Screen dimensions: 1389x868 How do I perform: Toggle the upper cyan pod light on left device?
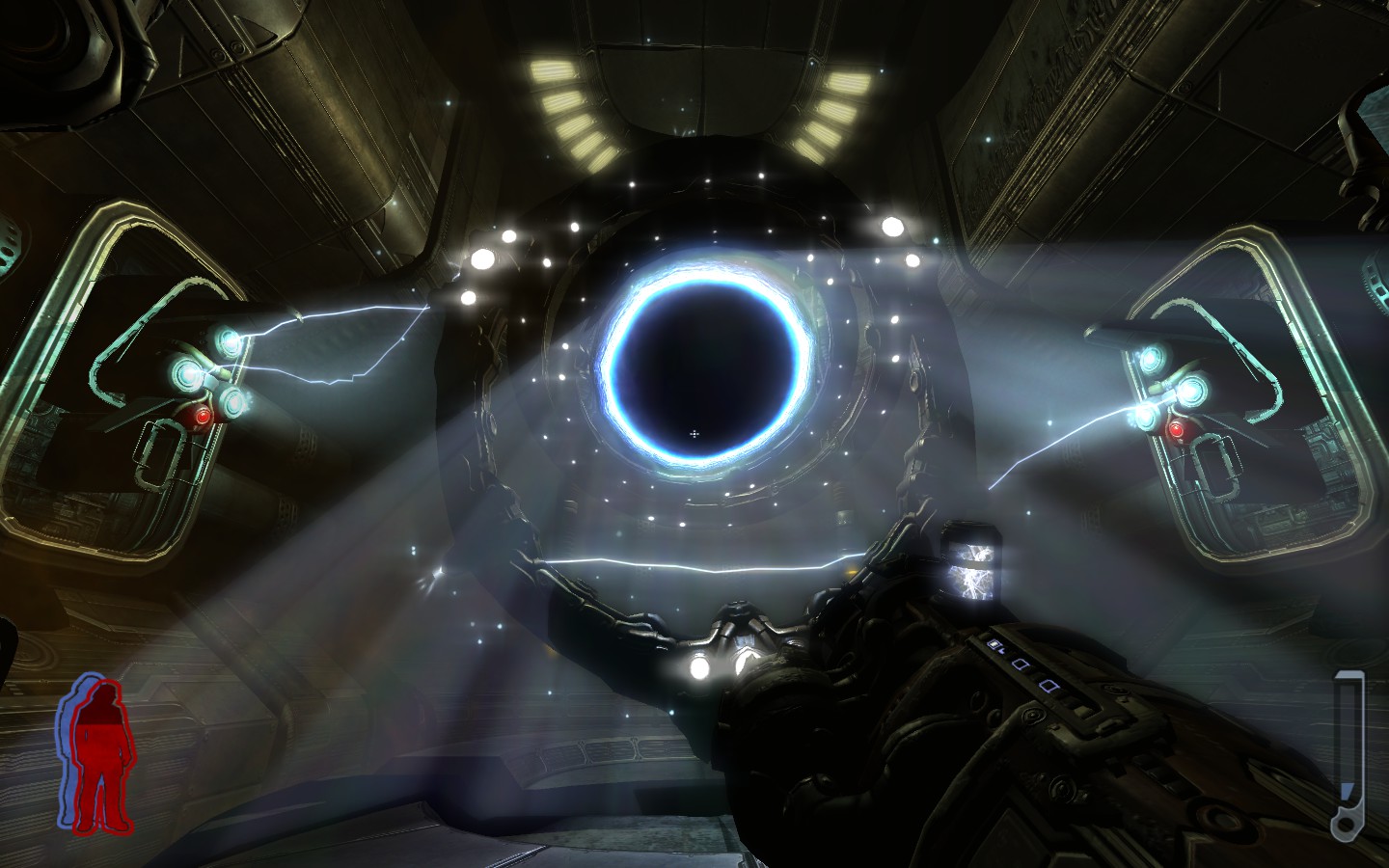229,342
